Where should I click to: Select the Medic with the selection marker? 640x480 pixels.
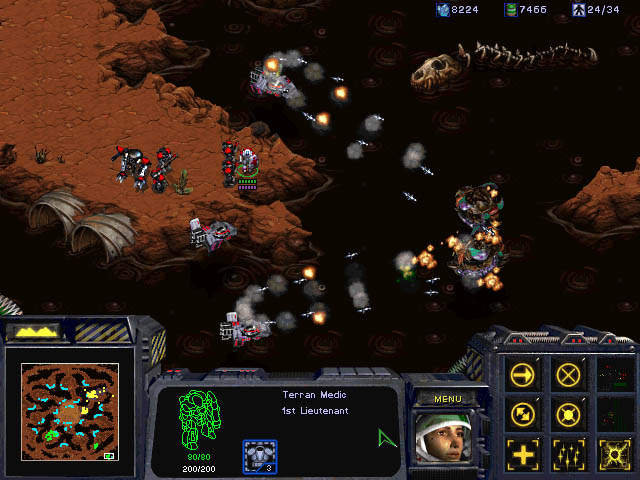click(x=247, y=164)
